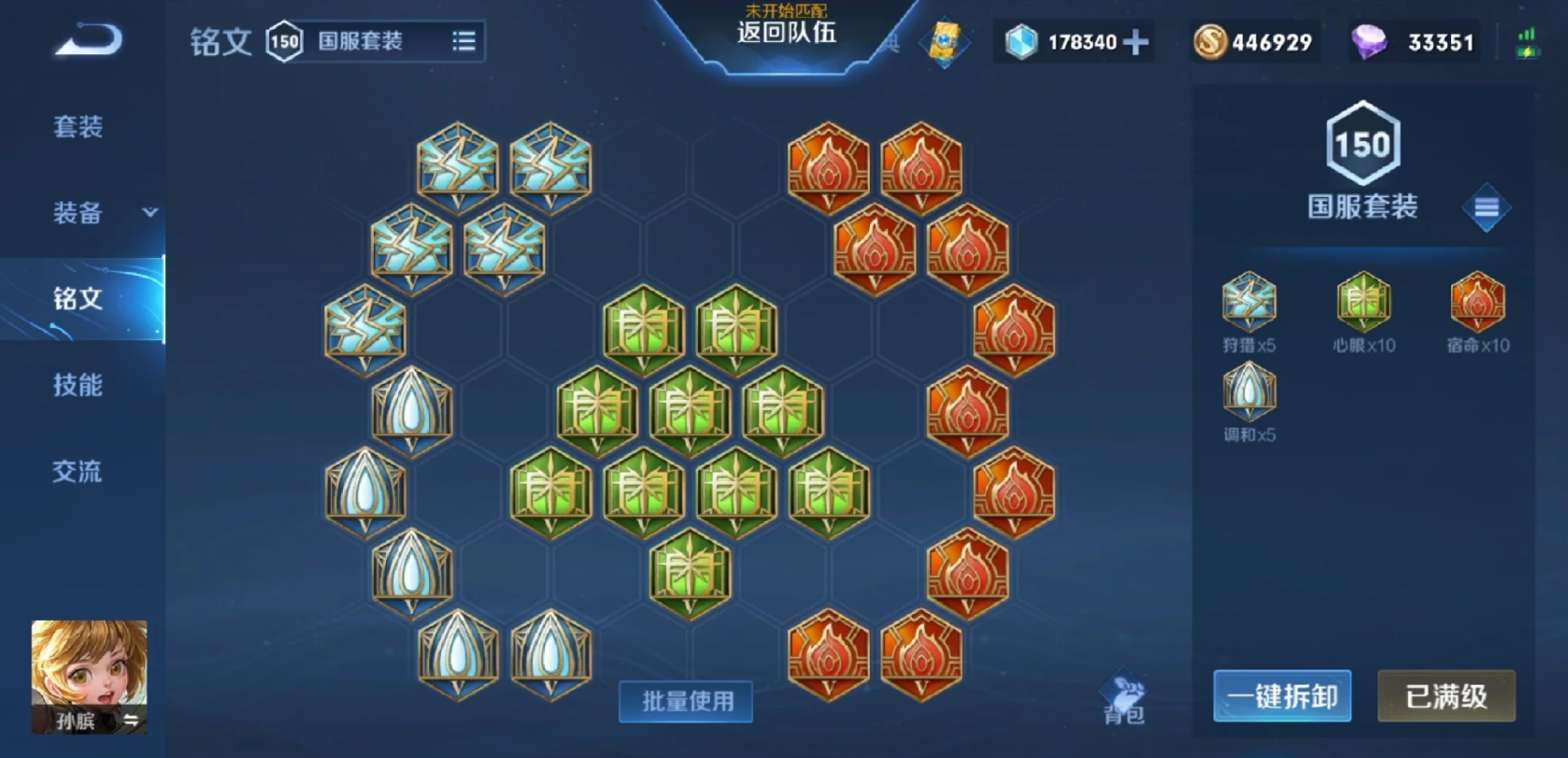Select the 狩猎x5 rune icon
This screenshot has width=1568, height=758.
[1249, 301]
